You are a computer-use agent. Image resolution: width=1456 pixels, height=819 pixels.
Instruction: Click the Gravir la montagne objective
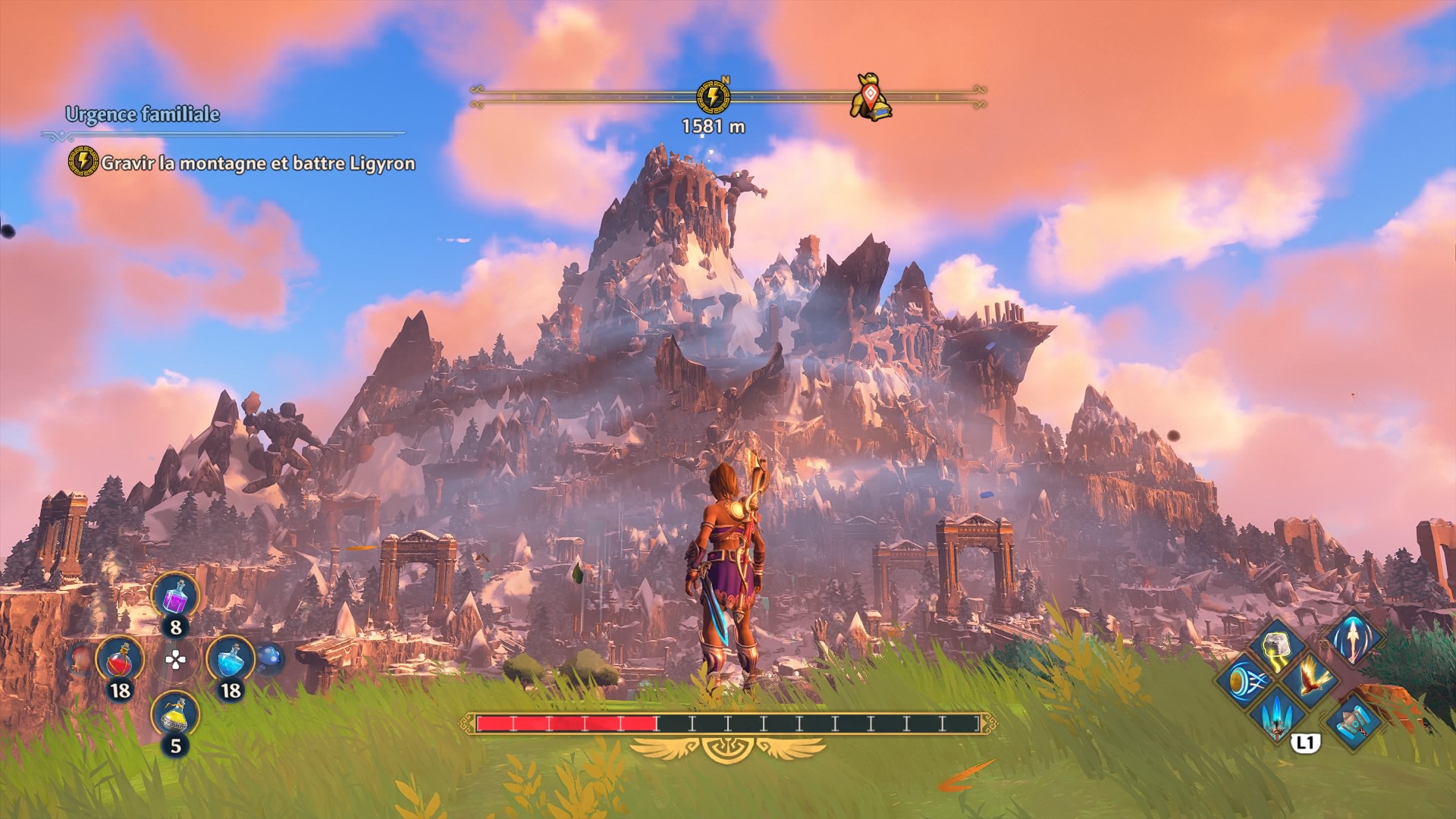(x=258, y=163)
